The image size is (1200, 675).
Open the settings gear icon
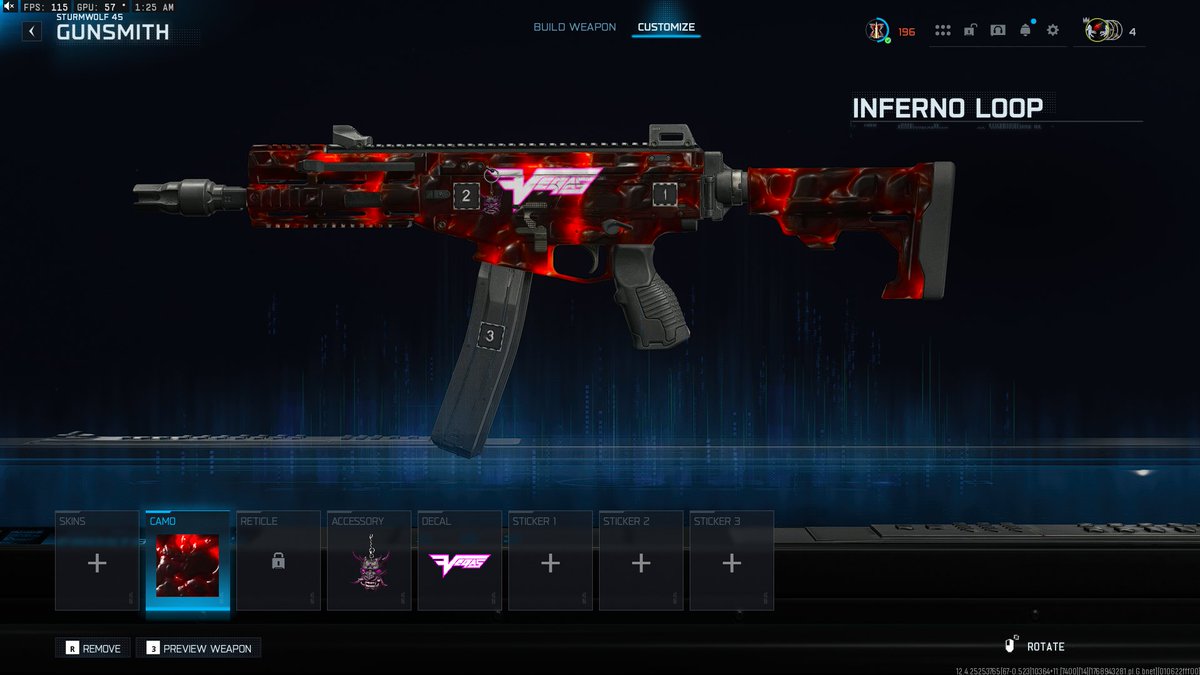(1053, 31)
